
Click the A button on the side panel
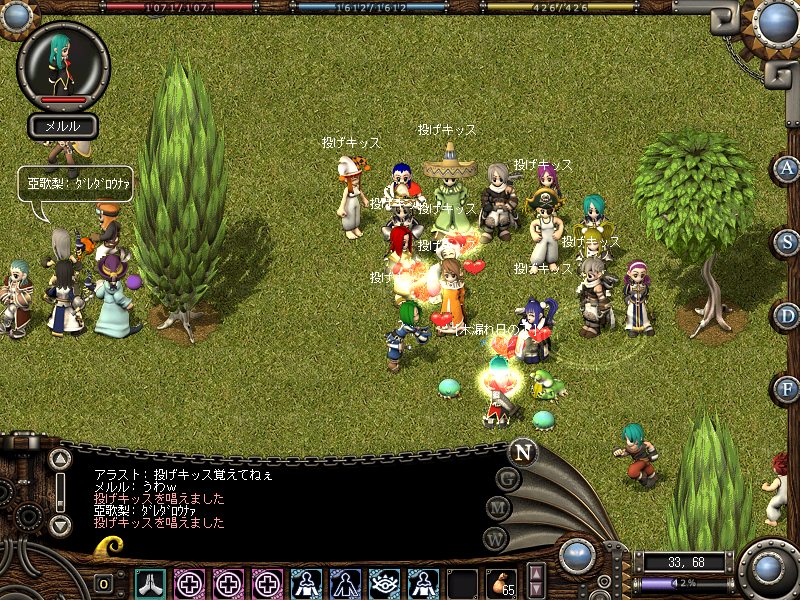click(787, 168)
